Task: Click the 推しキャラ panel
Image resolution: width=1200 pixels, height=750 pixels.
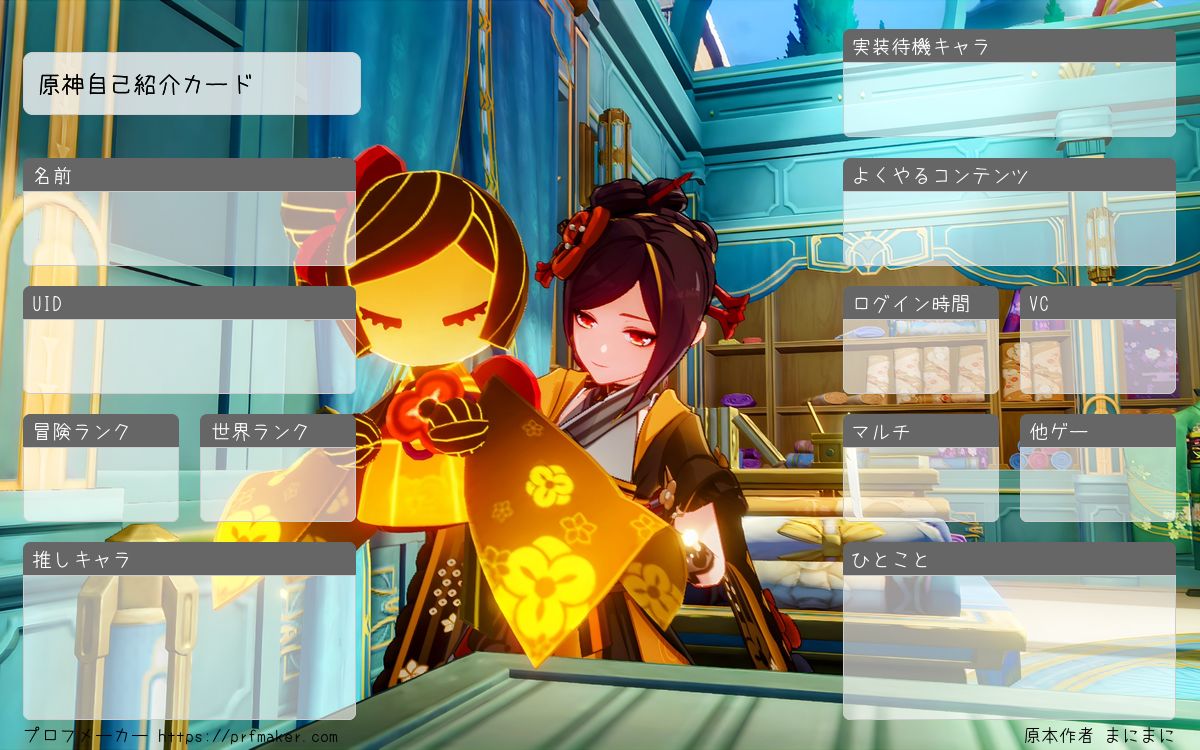Action: coord(189,647)
